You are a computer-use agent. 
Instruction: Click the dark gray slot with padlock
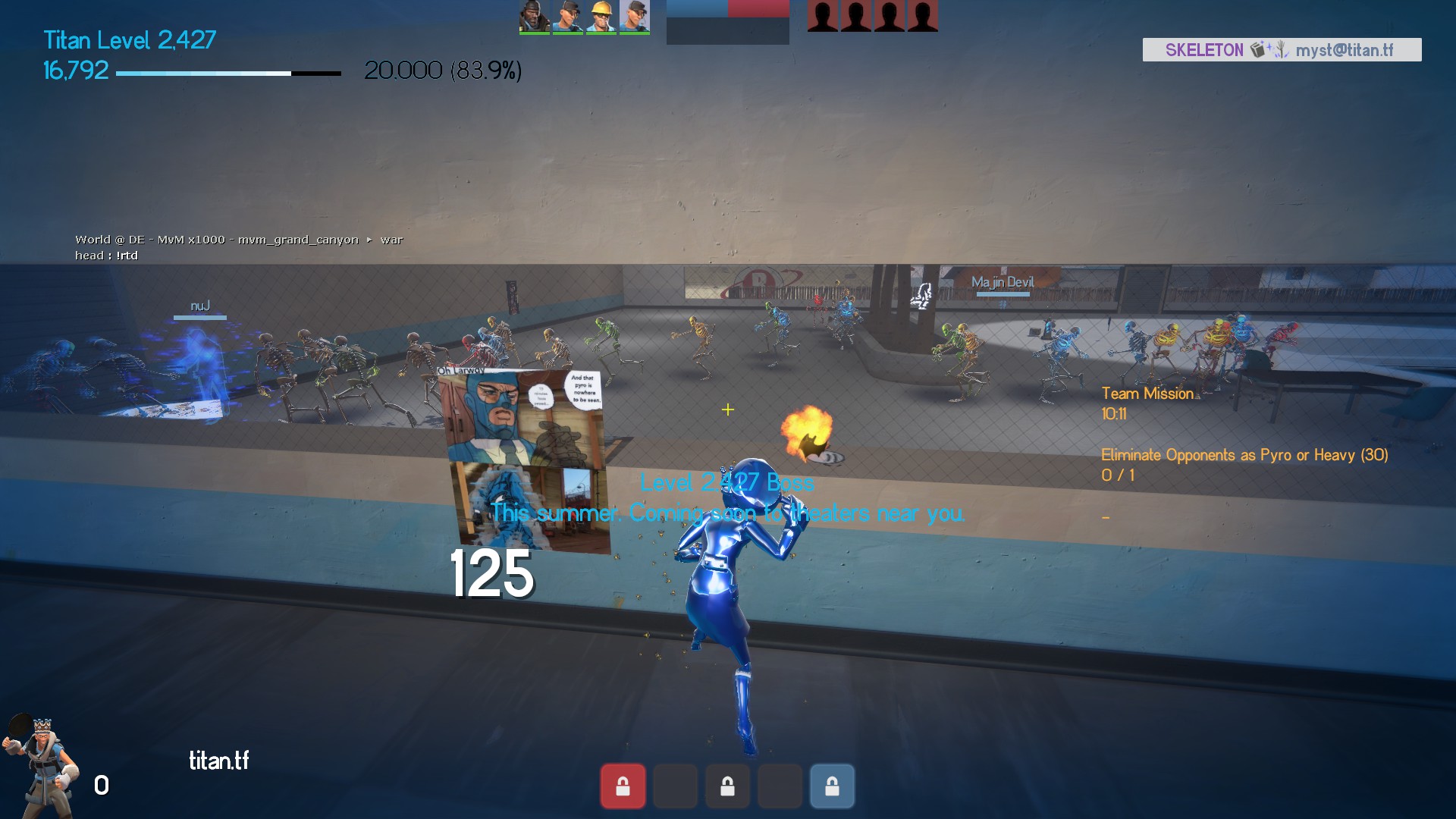pos(727,786)
